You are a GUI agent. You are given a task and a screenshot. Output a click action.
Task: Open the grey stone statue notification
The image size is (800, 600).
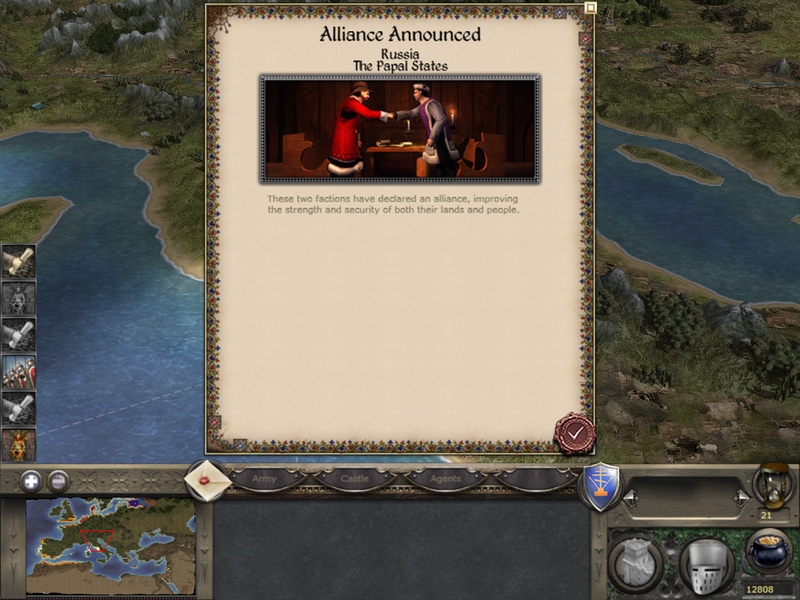click(x=18, y=298)
